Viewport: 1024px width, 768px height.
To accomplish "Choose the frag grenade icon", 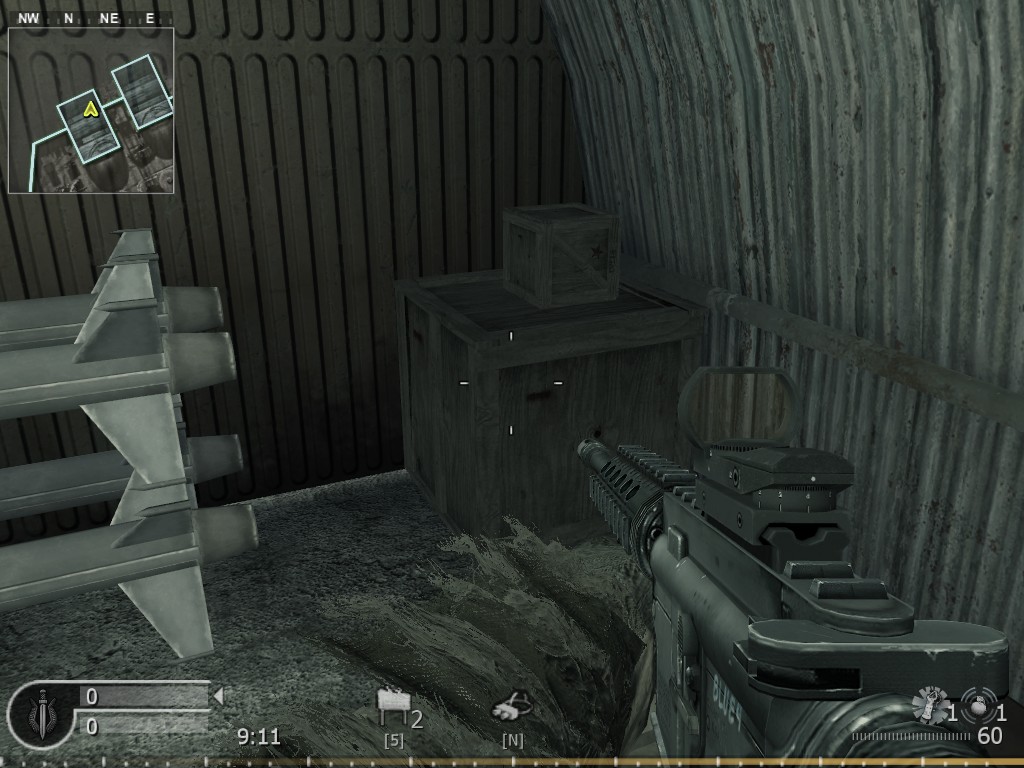I will pyautogui.click(x=978, y=704).
